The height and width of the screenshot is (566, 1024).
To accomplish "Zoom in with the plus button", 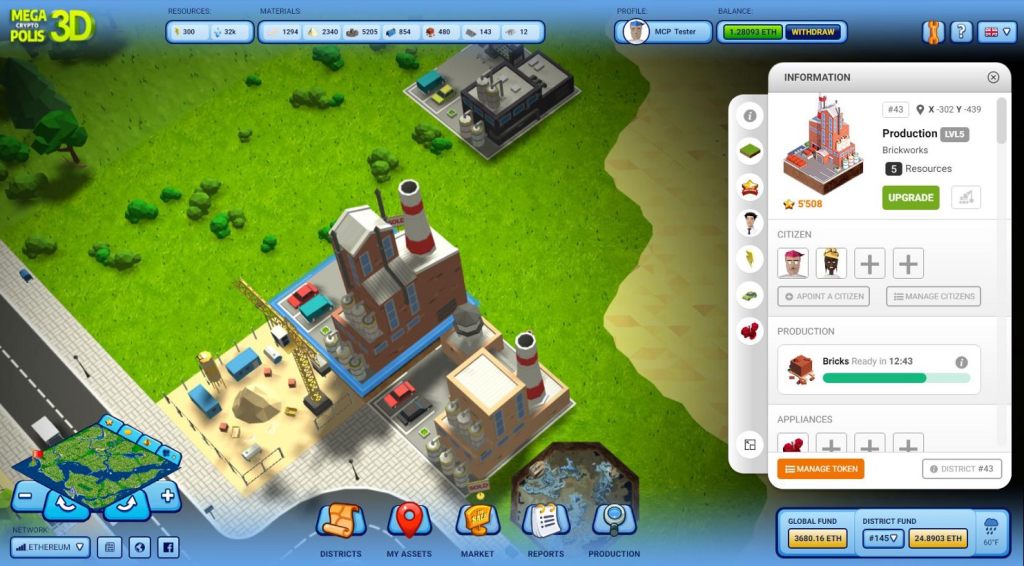I will (x=167, y=495).
